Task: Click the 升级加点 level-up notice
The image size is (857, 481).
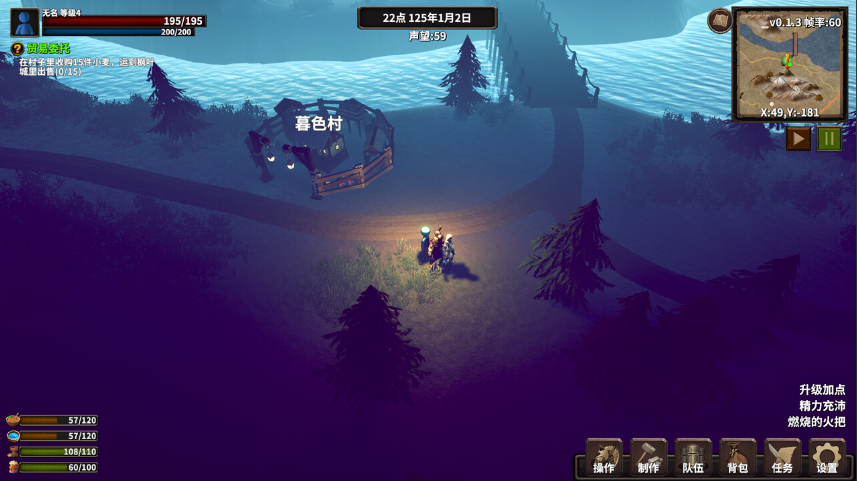Action: pos(822,390)
